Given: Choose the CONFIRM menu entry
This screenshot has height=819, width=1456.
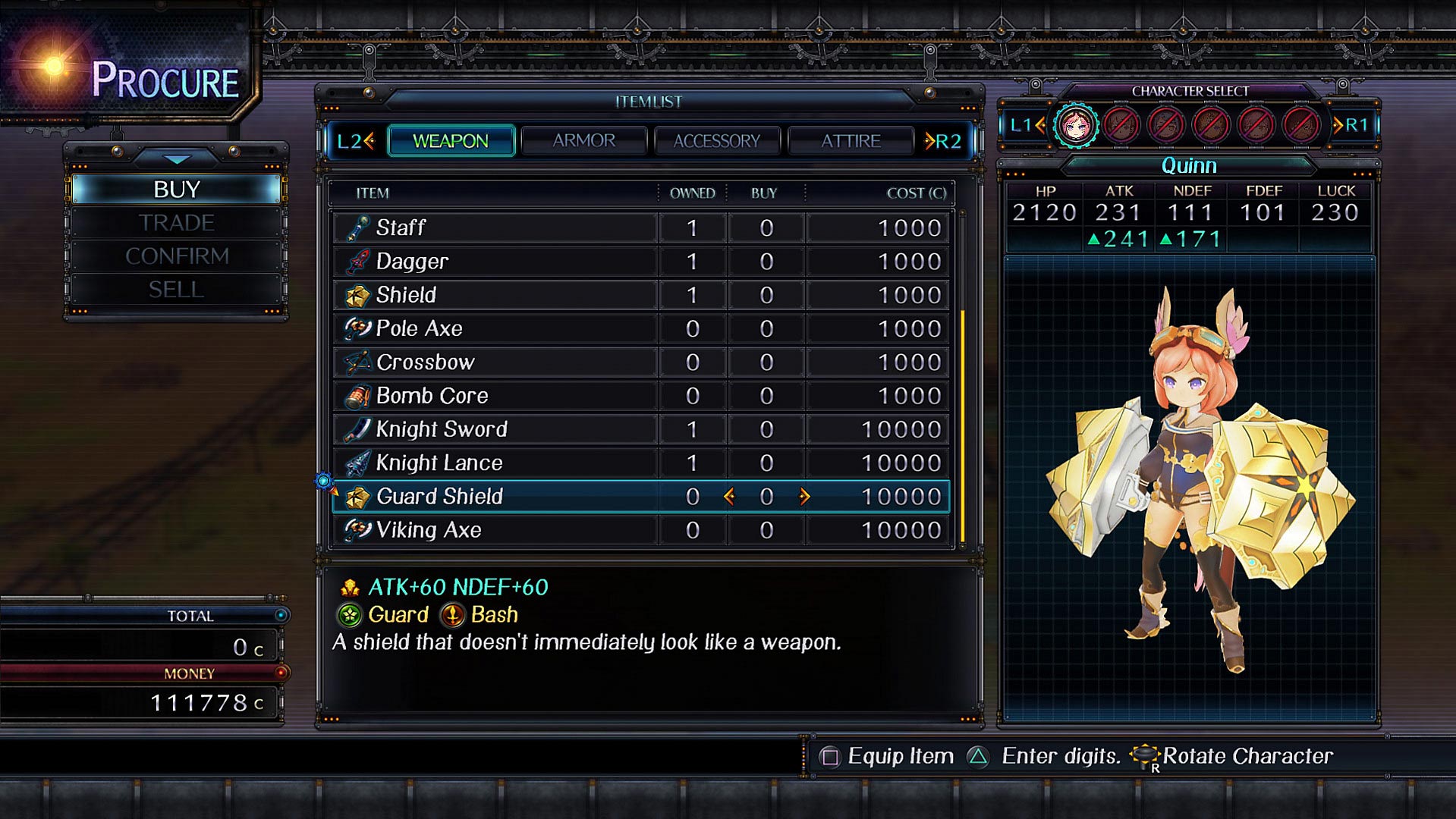Looking at the screenshot, I should pos(176,256).
